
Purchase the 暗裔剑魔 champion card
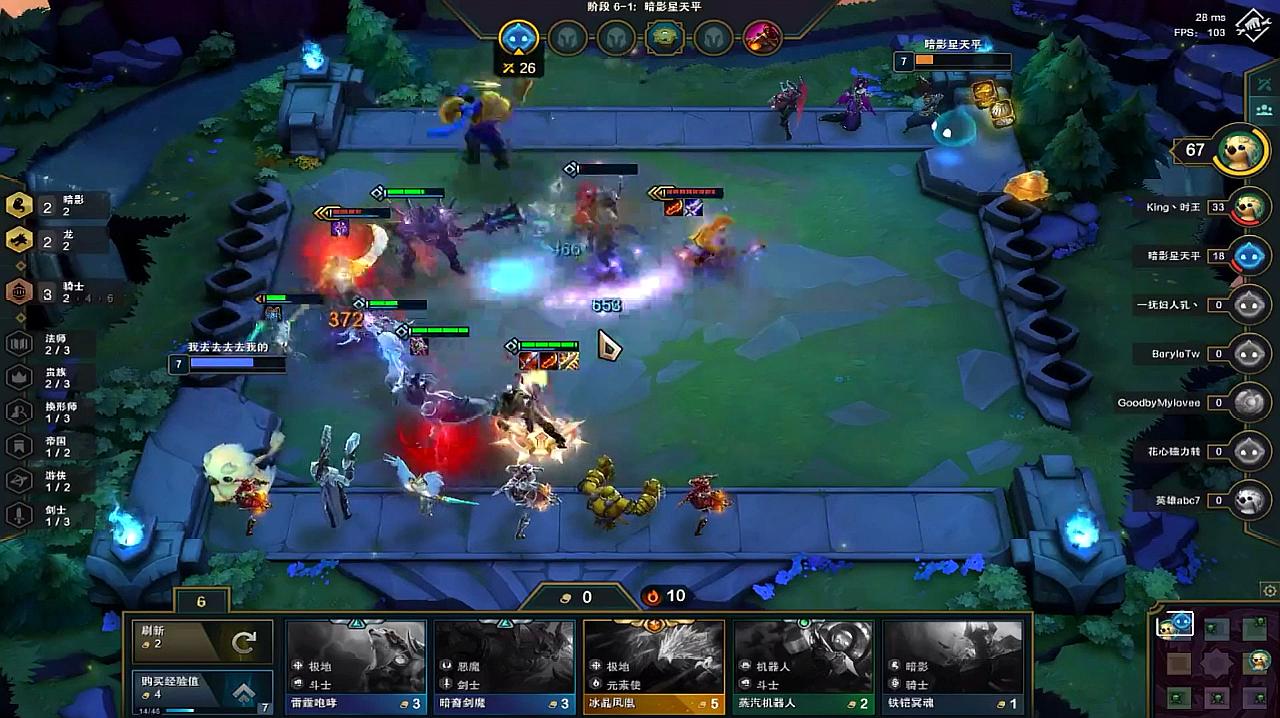505,667
